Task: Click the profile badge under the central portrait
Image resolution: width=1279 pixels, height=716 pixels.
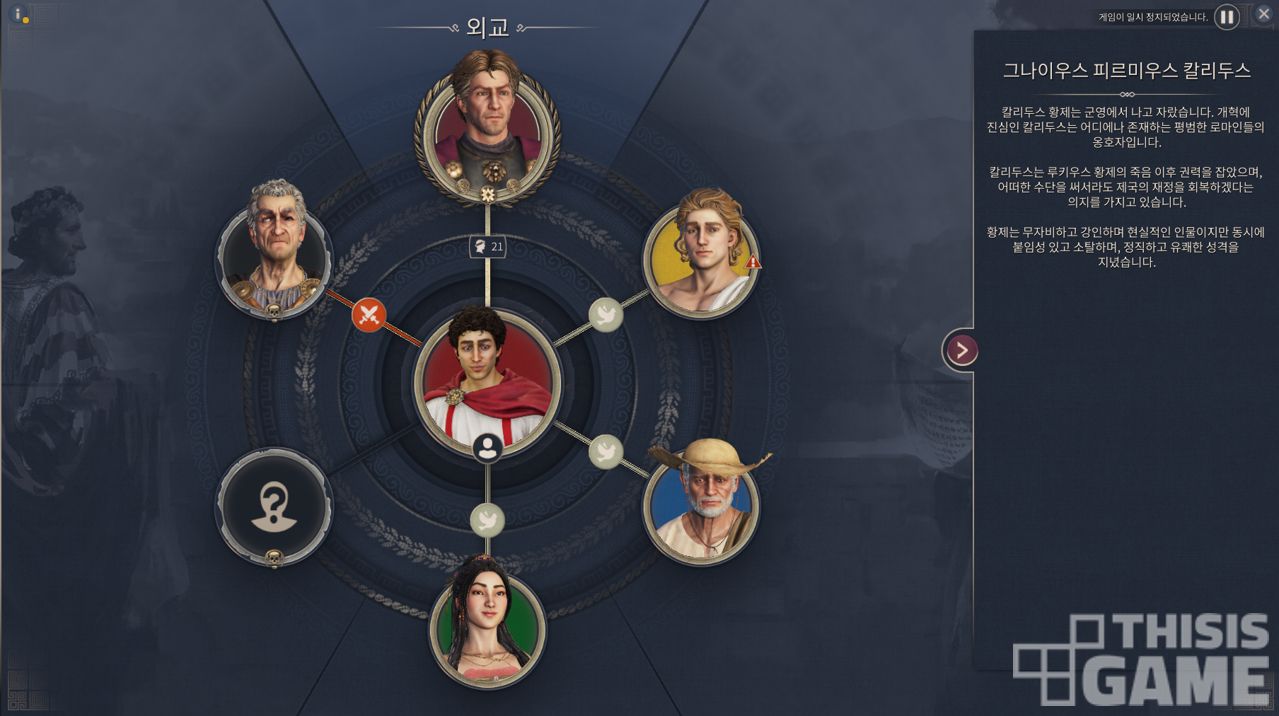Action: tap(487, 447)
